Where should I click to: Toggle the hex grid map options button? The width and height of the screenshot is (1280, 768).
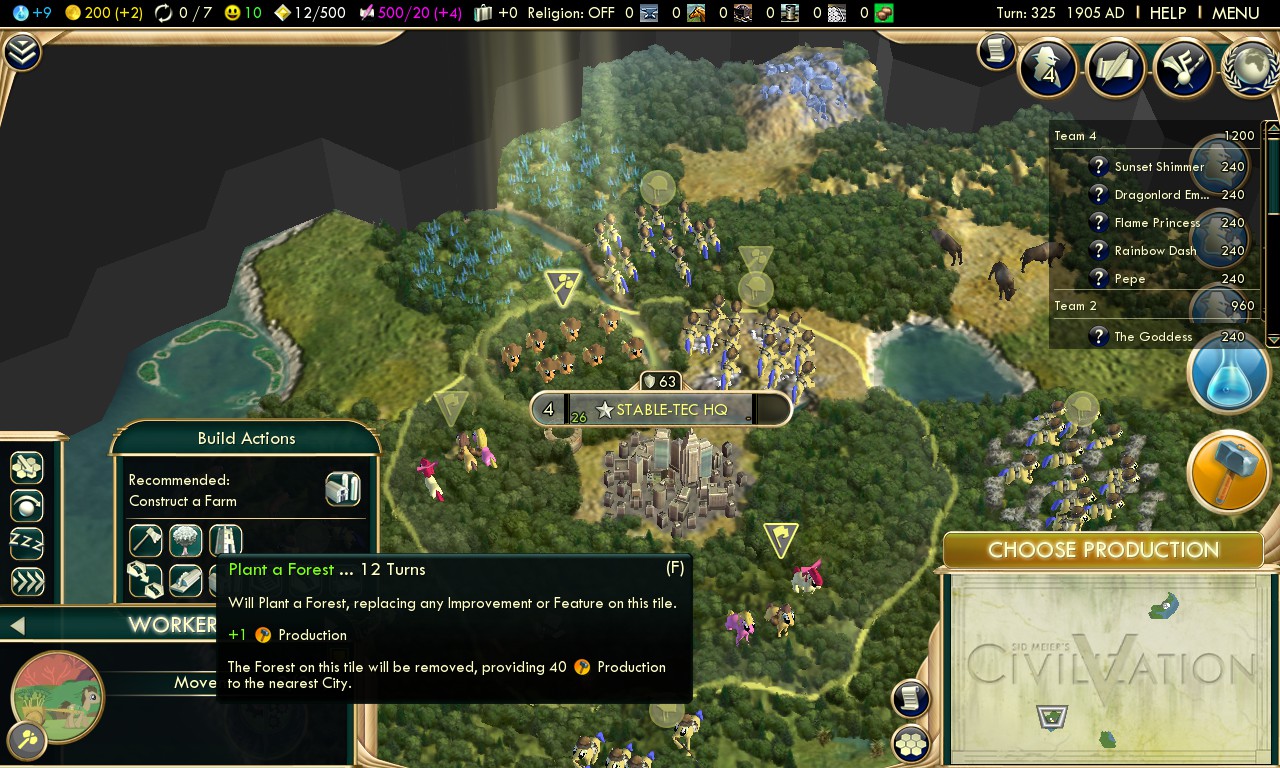(x=910, y=744)
